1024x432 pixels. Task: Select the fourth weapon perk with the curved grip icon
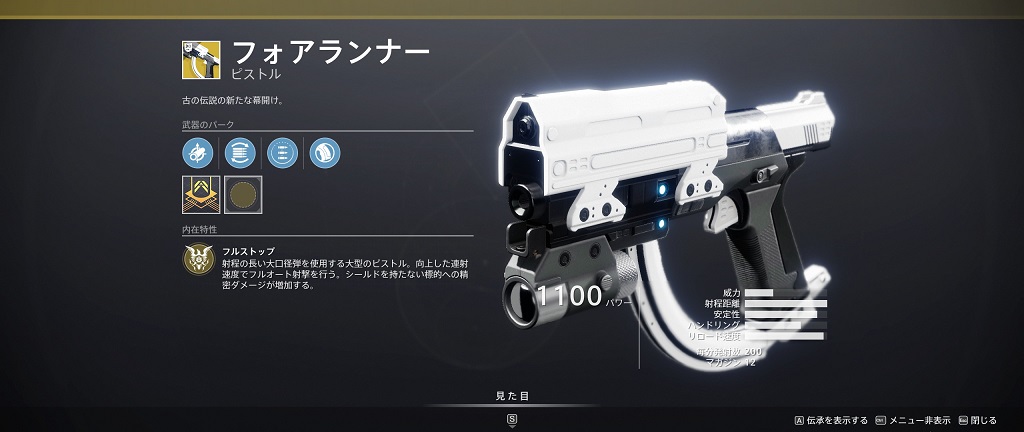click(x=325, y=153)
